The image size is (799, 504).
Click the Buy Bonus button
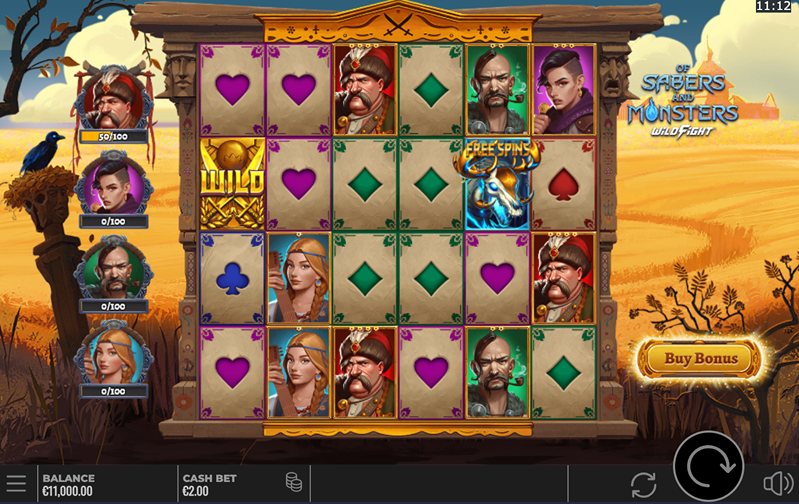point(701,358)
